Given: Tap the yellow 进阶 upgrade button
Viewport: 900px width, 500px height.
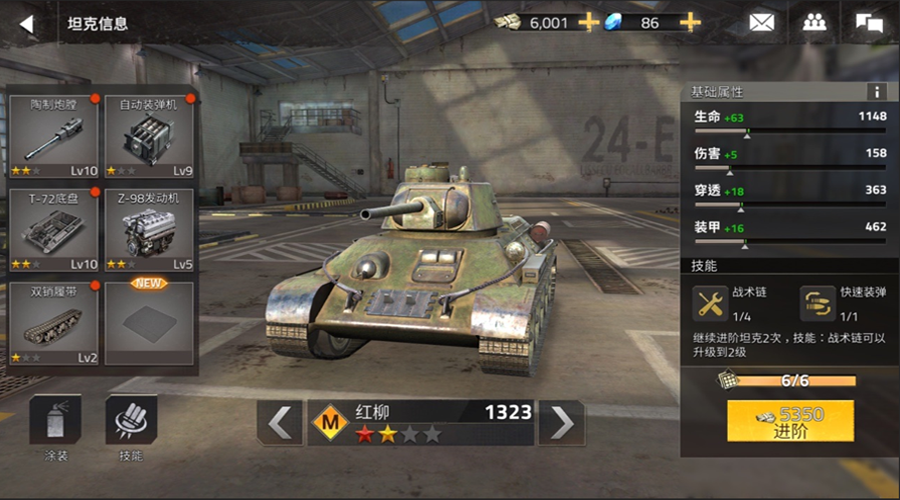Looking at the screenshot, I should click(790, 422).
